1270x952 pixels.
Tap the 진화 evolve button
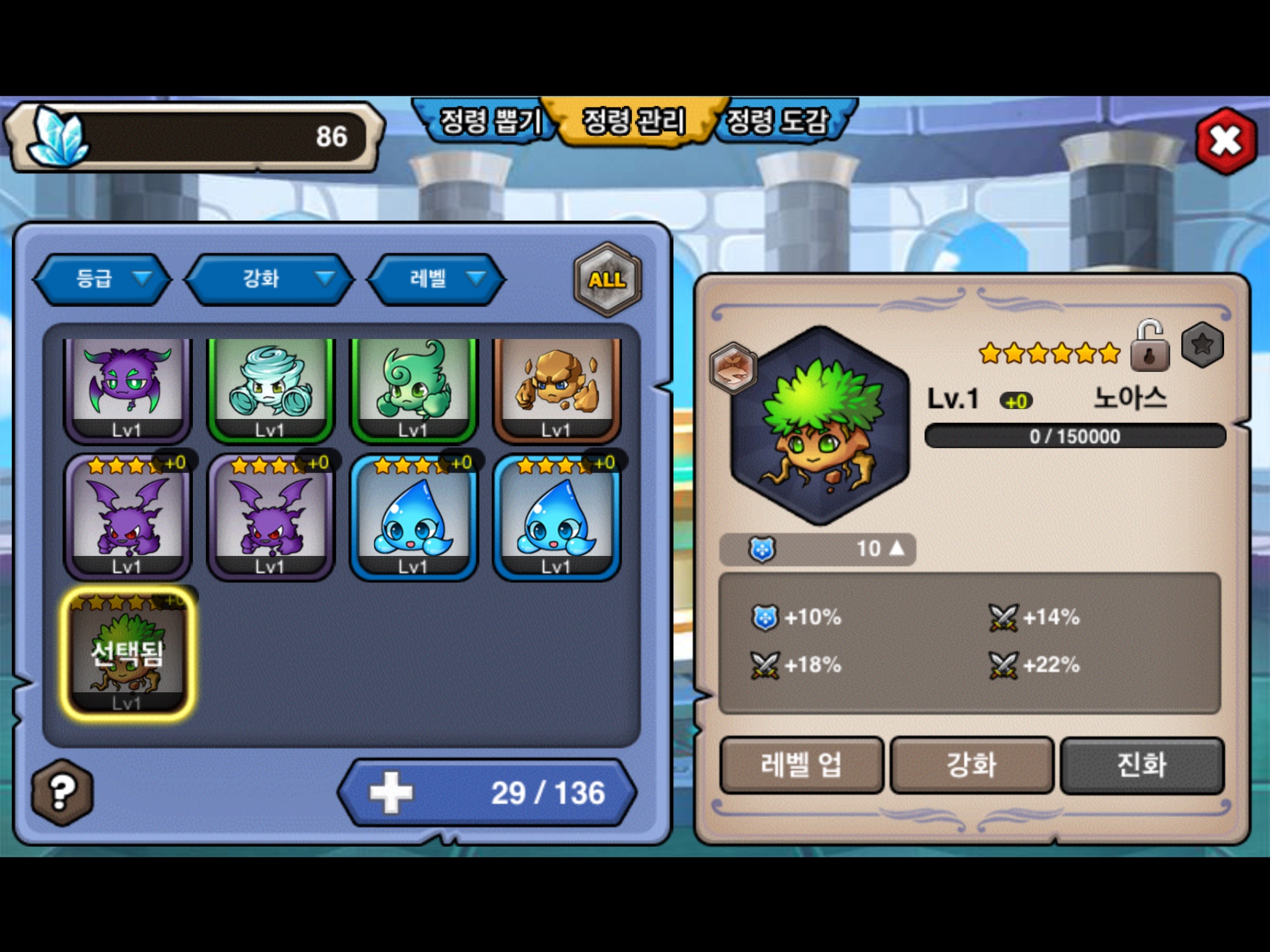point(1142,765)
